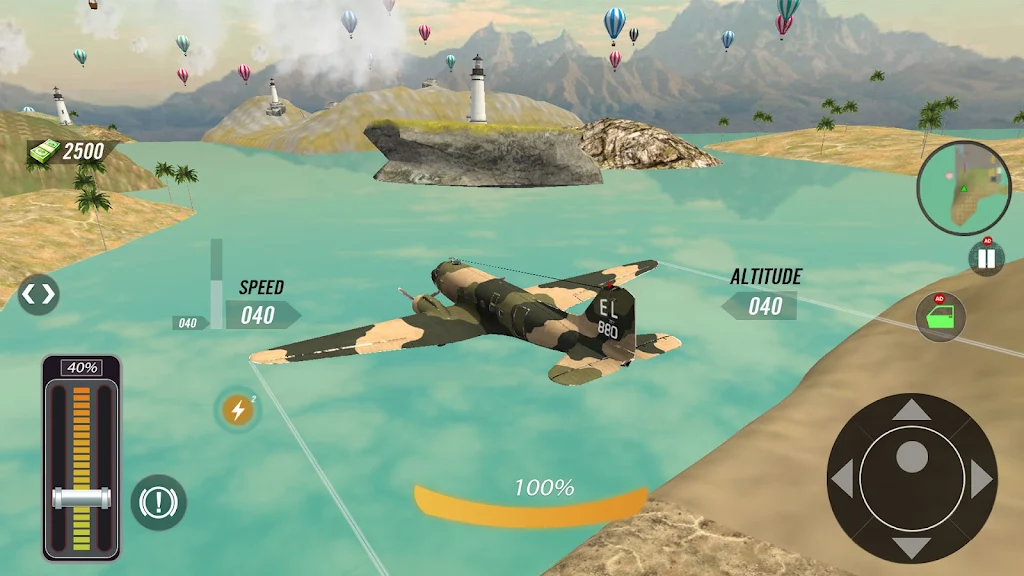Viewport: 1024px width, 576px height.
Task: Toggle the left-right arrows camera button
Action: pyautogui.click(x=38, y=294)
